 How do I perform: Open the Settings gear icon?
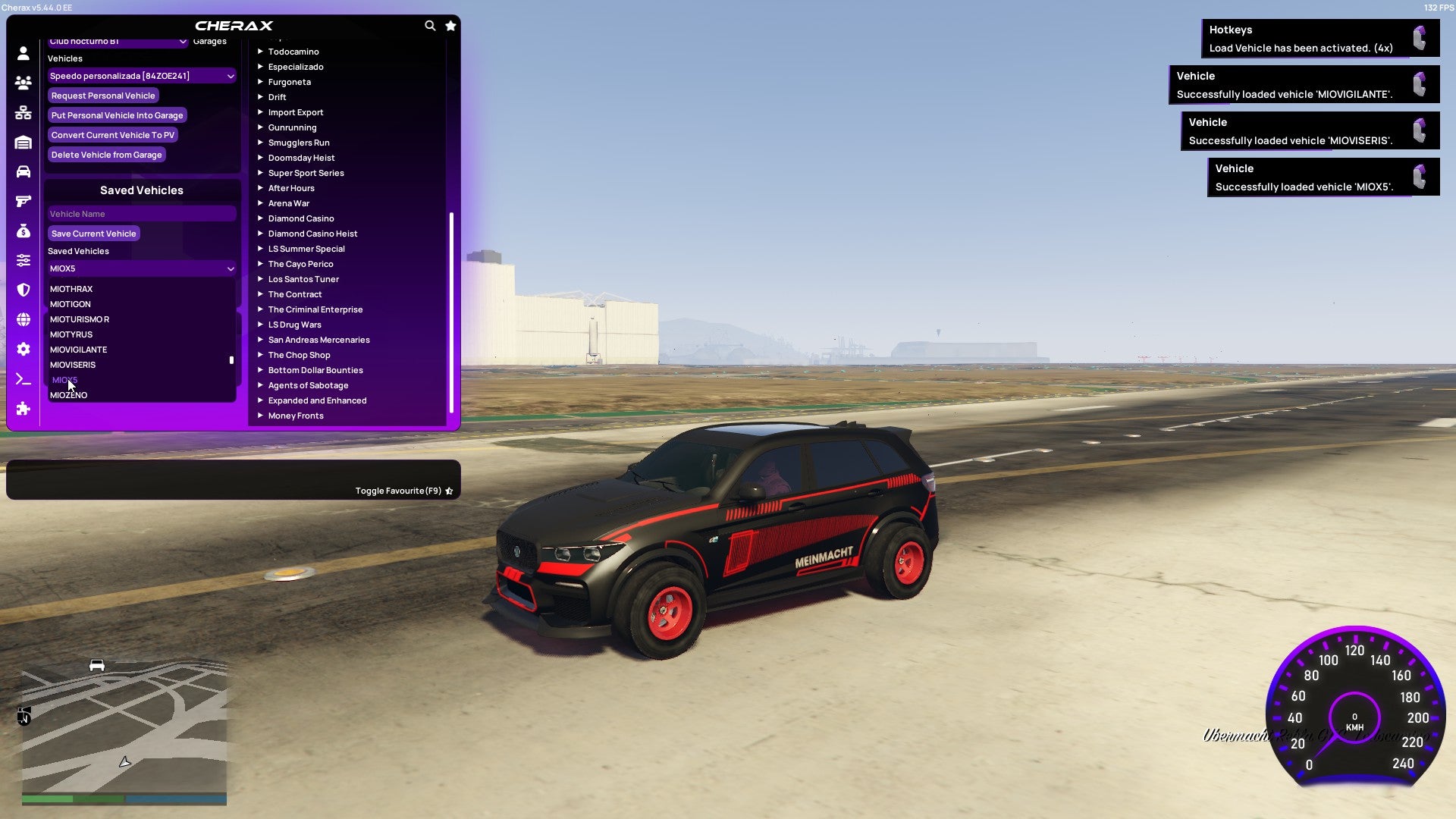tap(23, 349)
